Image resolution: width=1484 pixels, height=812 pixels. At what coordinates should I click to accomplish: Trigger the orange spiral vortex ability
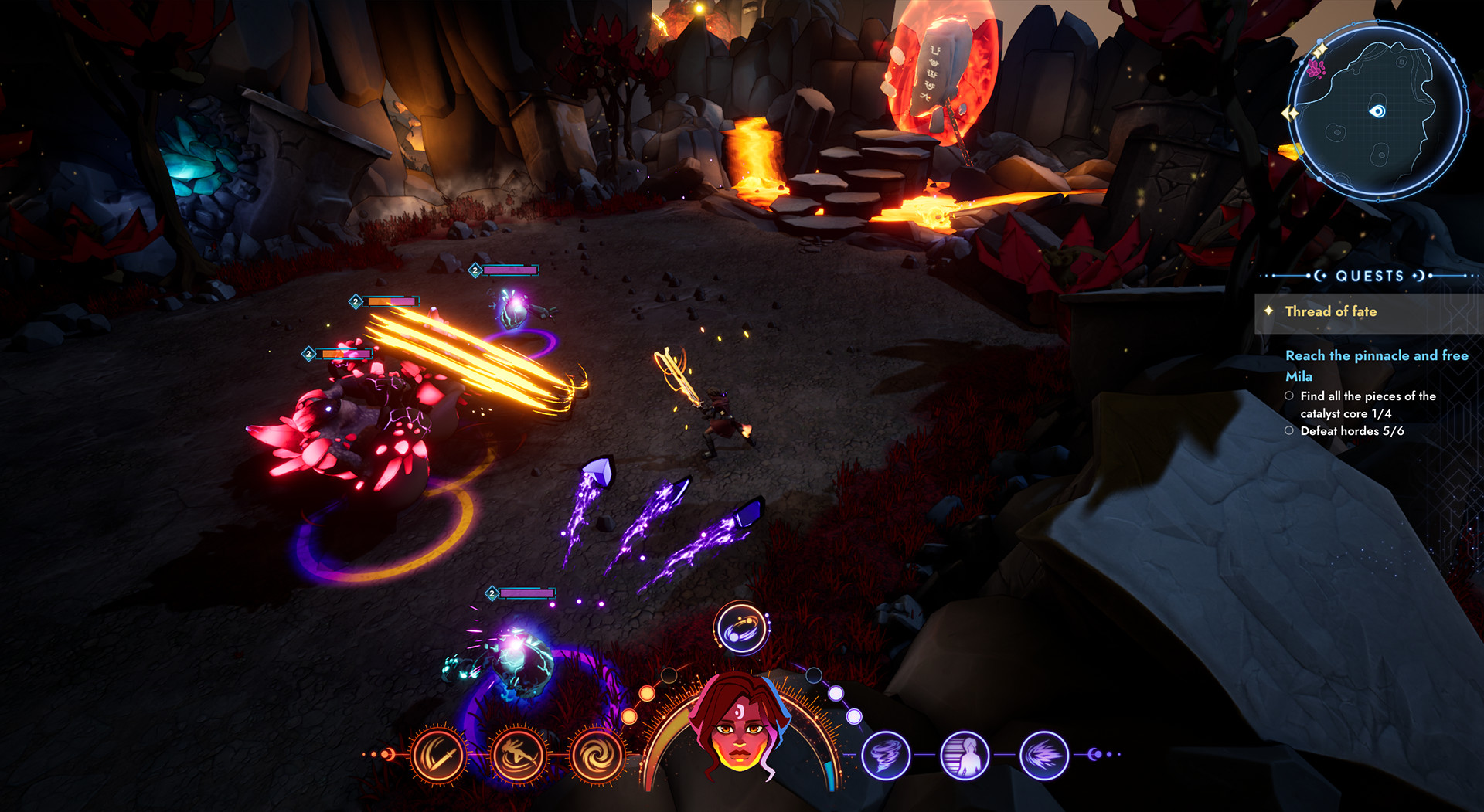596,755
